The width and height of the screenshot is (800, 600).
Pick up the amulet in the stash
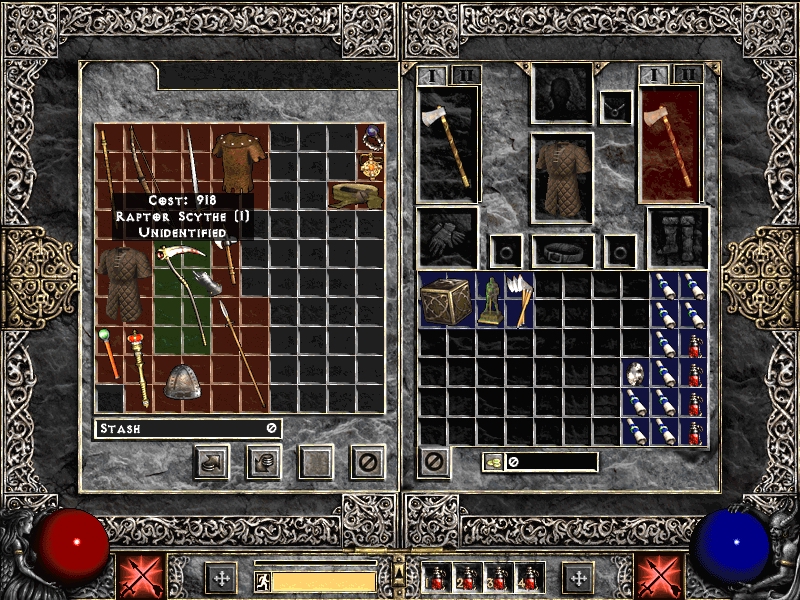(372, 165)
